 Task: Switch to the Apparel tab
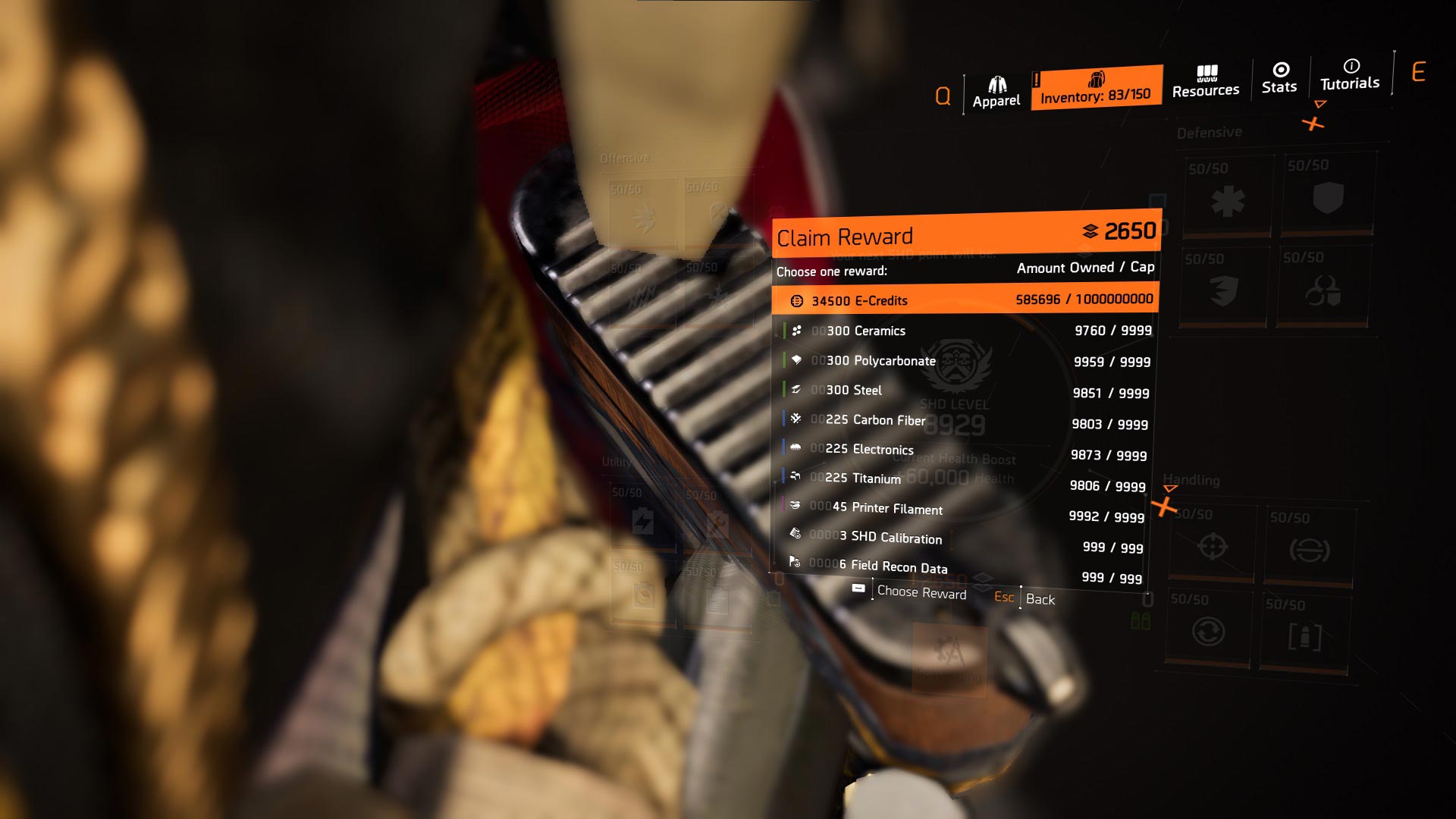[x=996, y=93]
